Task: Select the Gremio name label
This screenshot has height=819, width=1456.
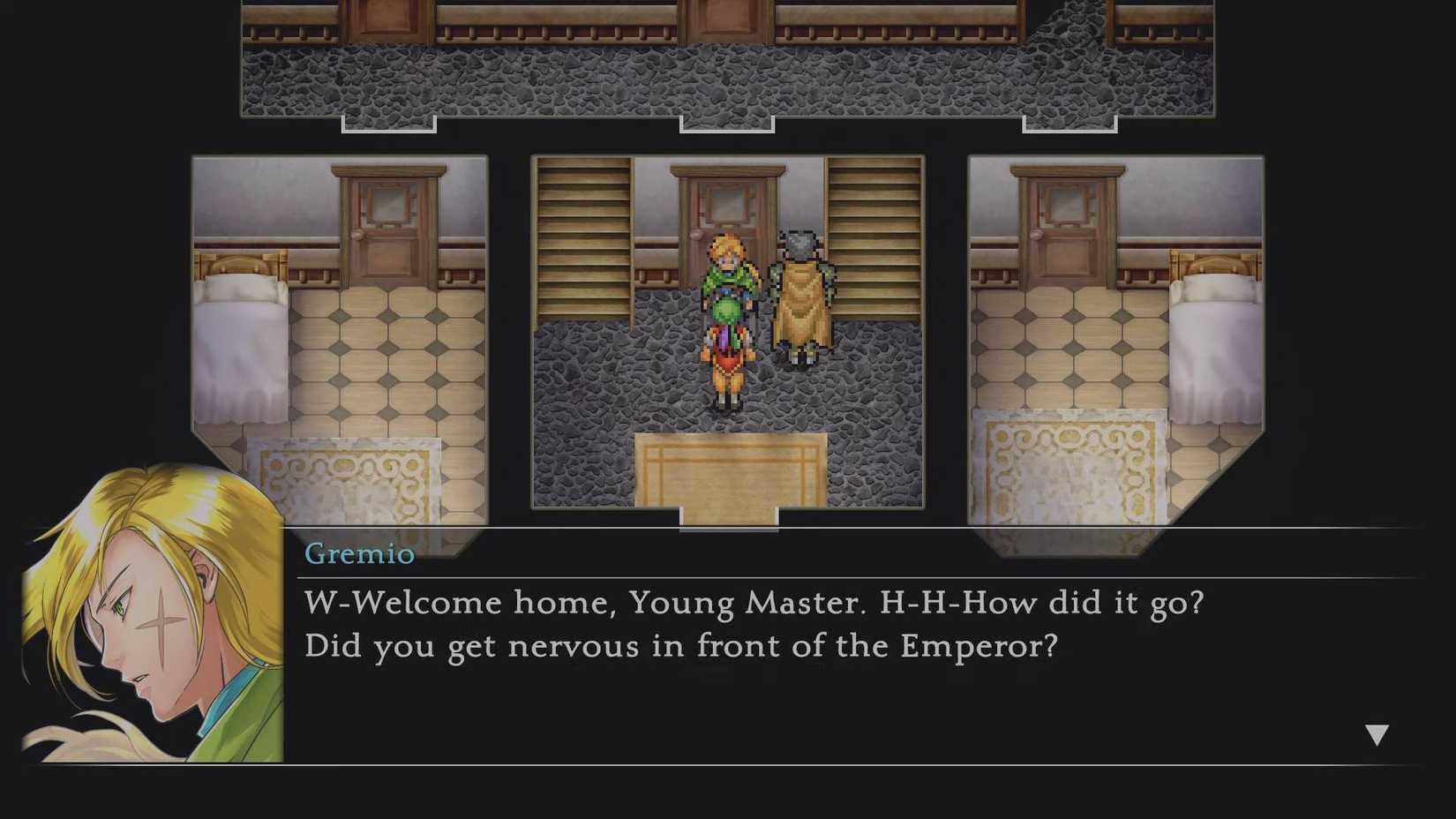Action: click(358, 554)
